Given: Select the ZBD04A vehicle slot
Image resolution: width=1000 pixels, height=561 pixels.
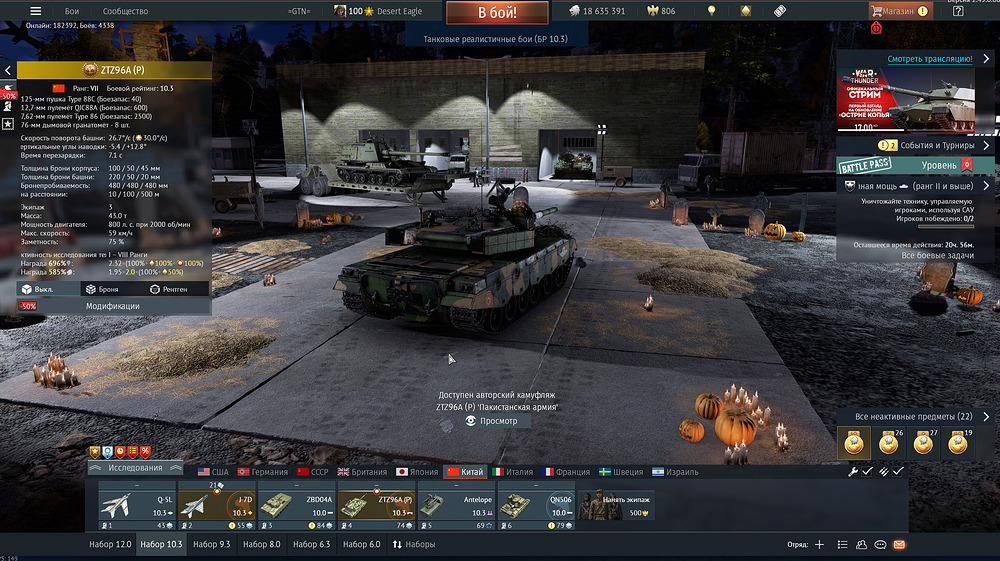Looking at the screenshot, I should click(297, 507).
